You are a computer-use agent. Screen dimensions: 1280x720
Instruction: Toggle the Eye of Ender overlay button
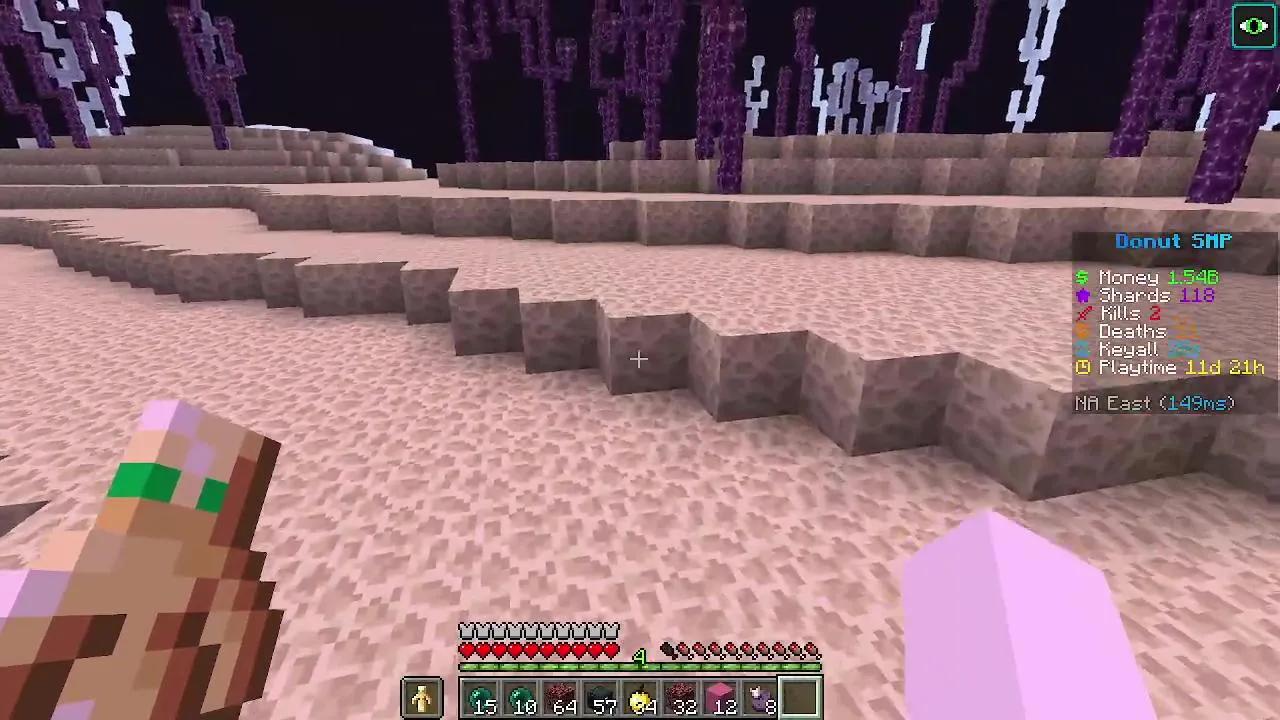click(1254, 26)
